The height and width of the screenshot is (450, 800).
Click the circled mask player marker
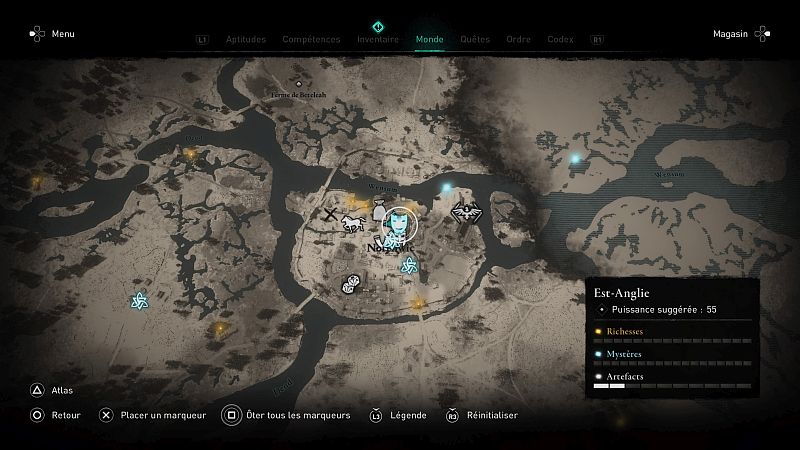pyautogui.click(x=402, y=223)
